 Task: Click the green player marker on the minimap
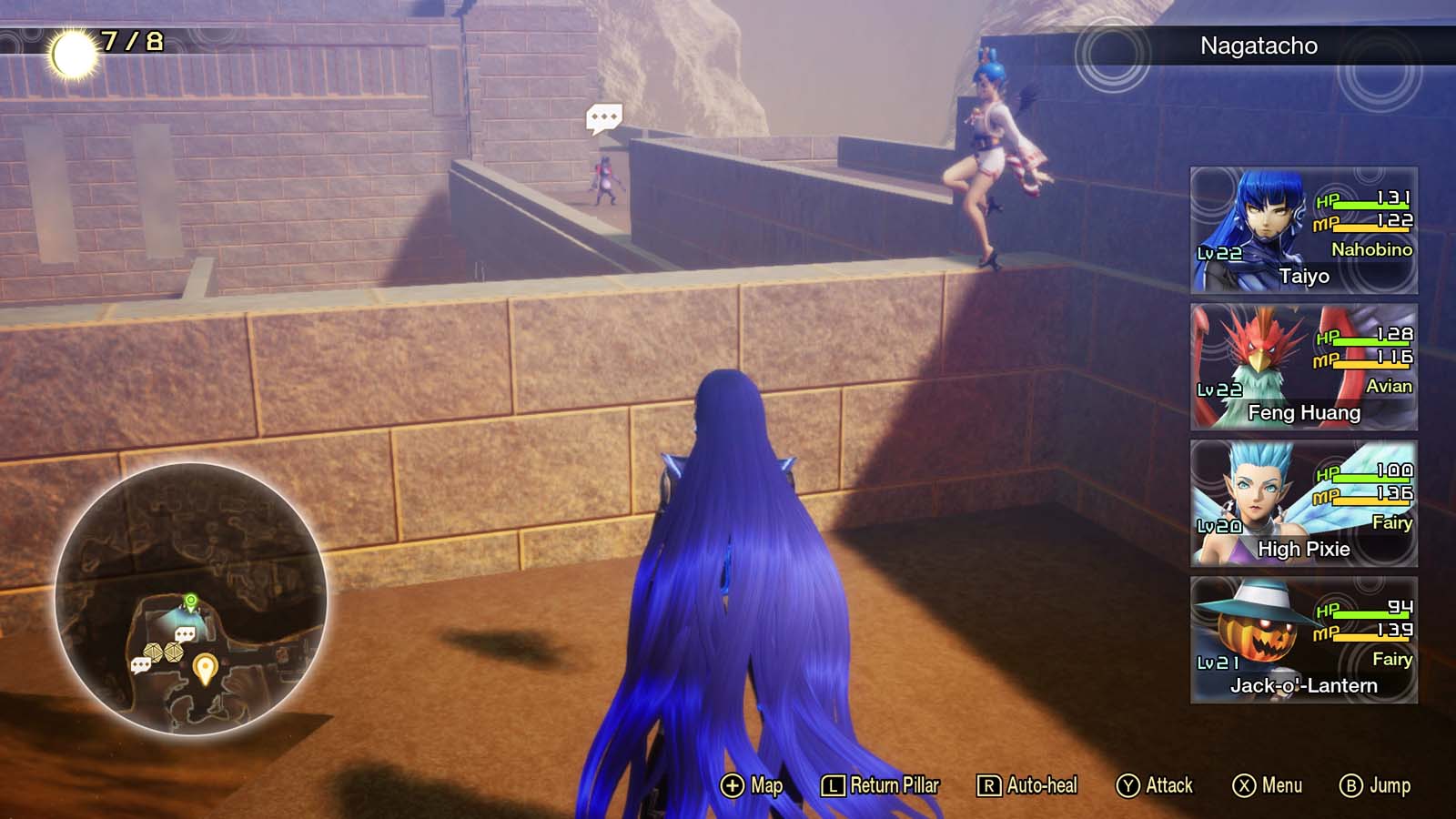[x=189, y=602]
